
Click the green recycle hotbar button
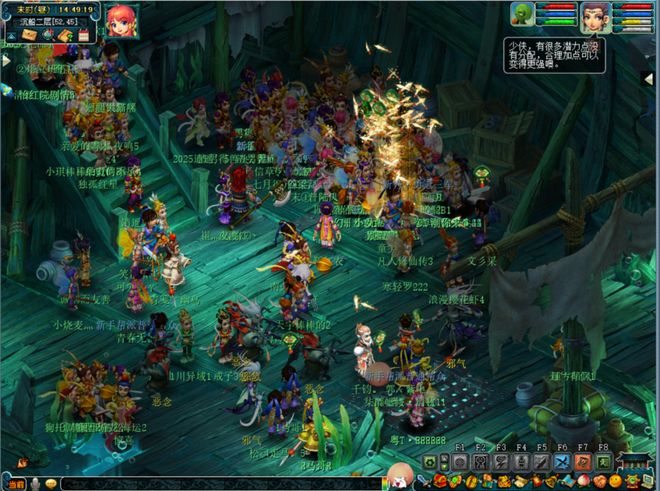(x=430, y=462)
